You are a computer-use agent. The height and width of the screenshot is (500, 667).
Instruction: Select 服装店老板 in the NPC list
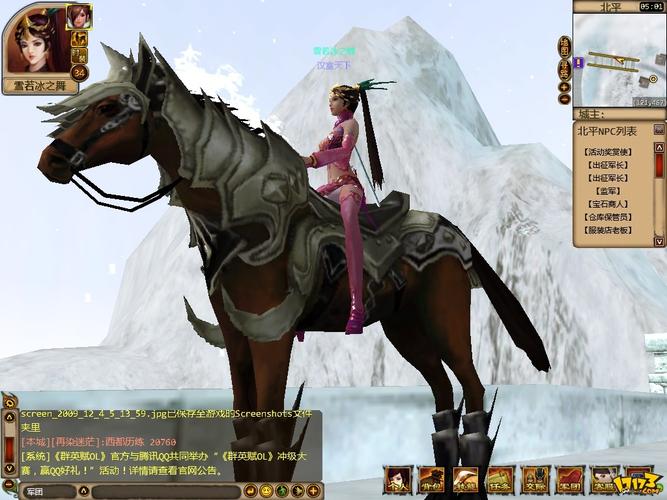coord(608,229)
